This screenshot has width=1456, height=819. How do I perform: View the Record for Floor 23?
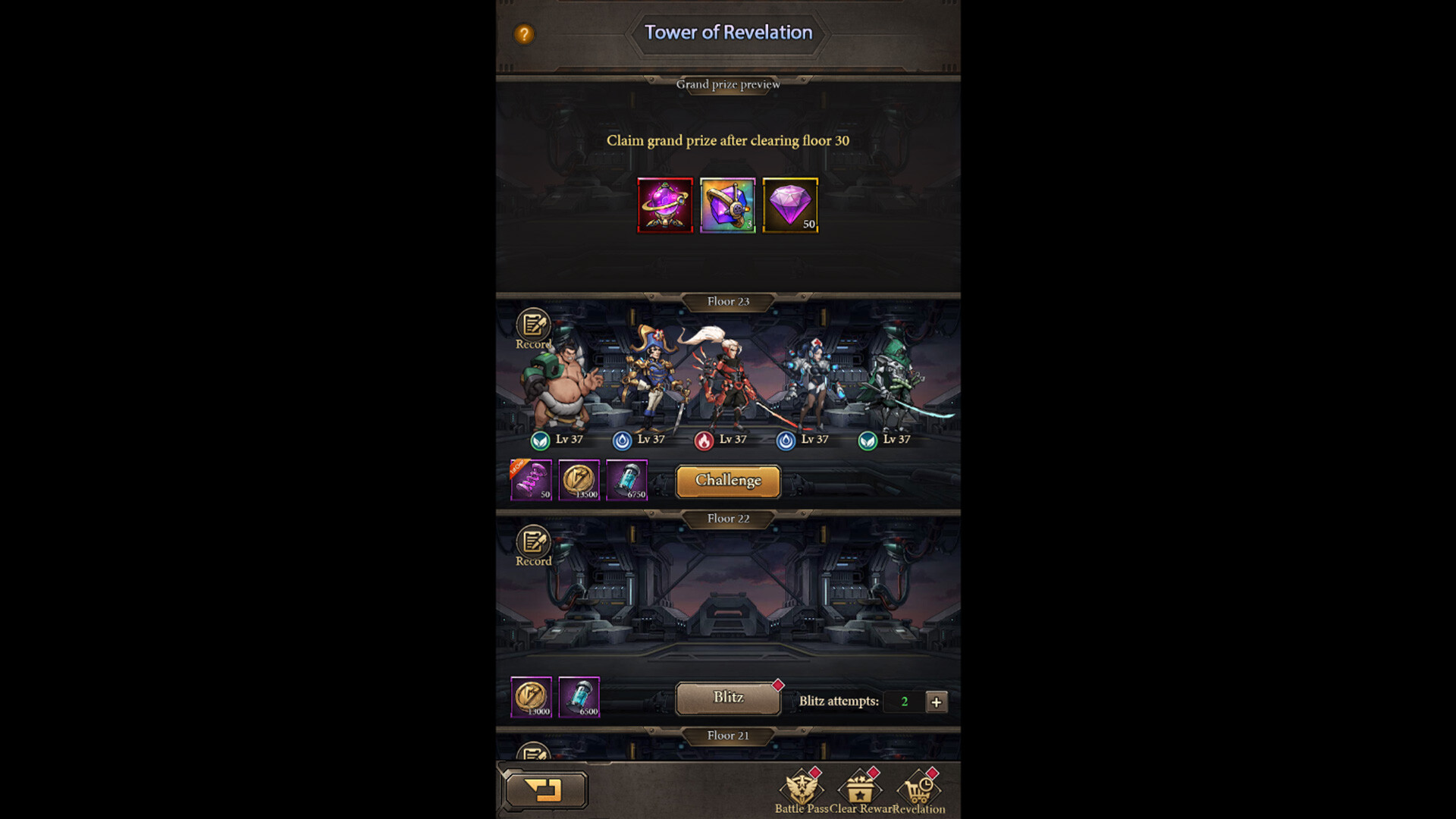(533, 328)
